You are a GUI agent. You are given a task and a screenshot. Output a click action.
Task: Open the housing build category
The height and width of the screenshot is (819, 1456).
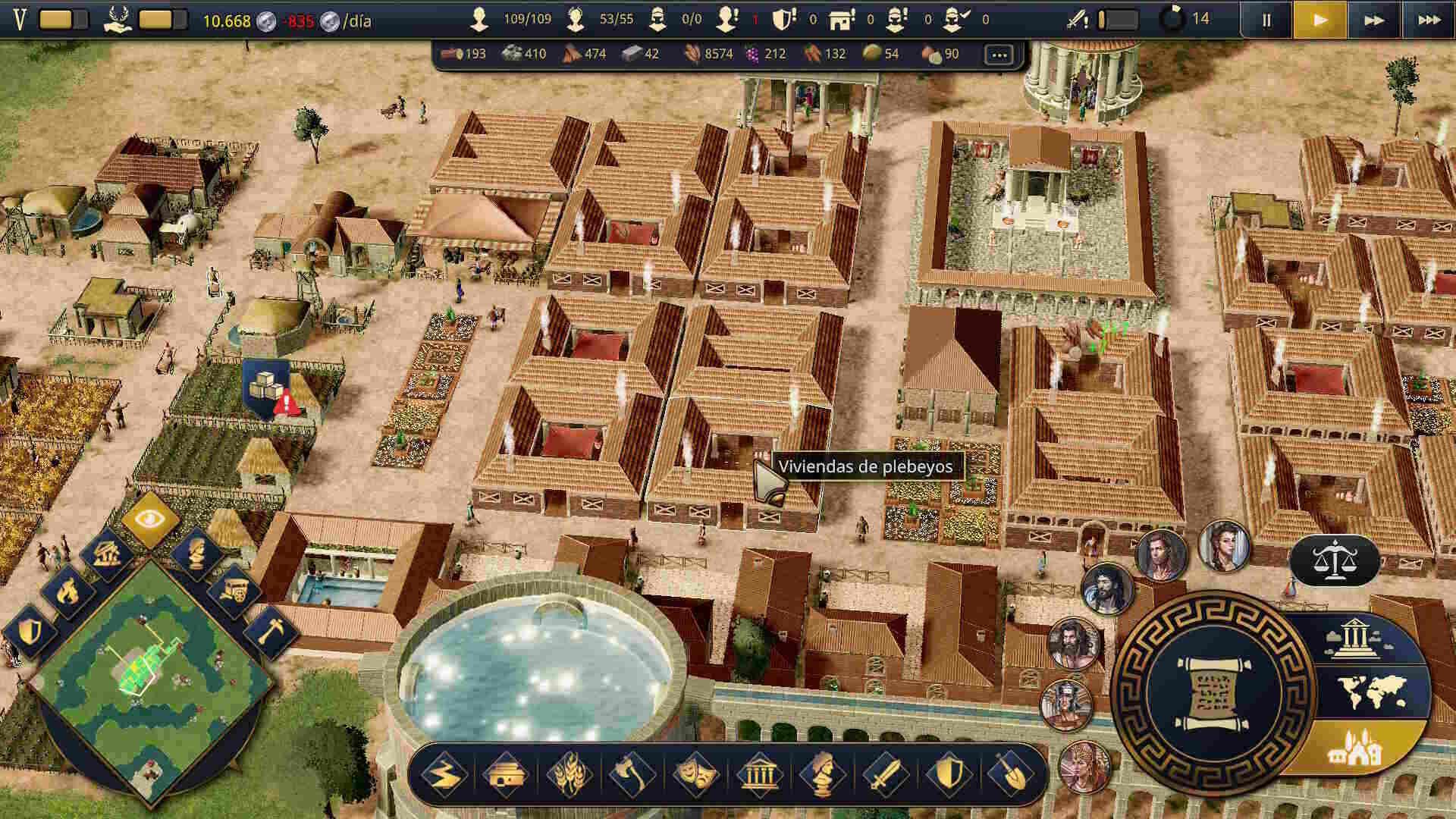(506, 774)
